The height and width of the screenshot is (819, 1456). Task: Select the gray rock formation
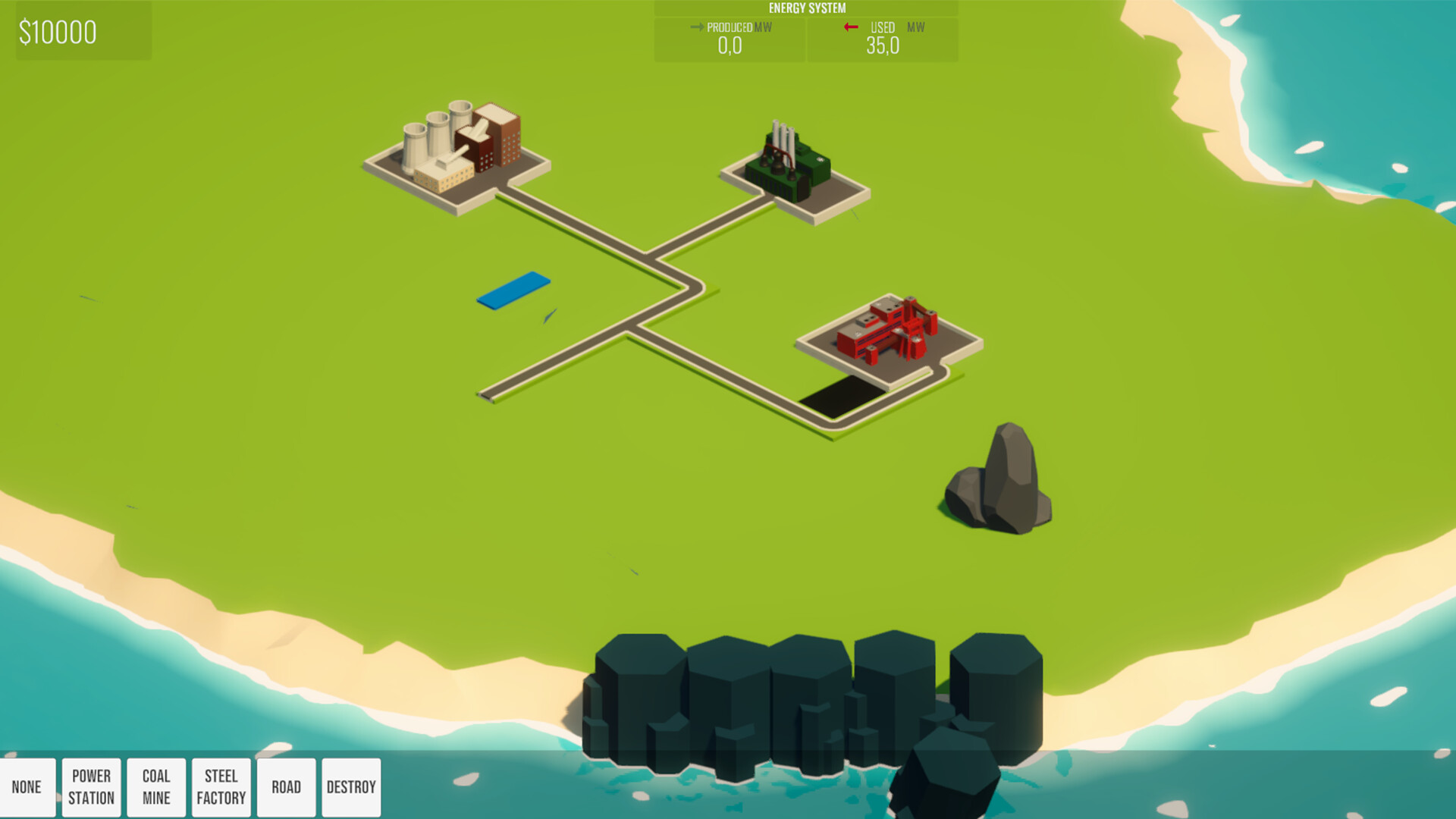[997, 478]
